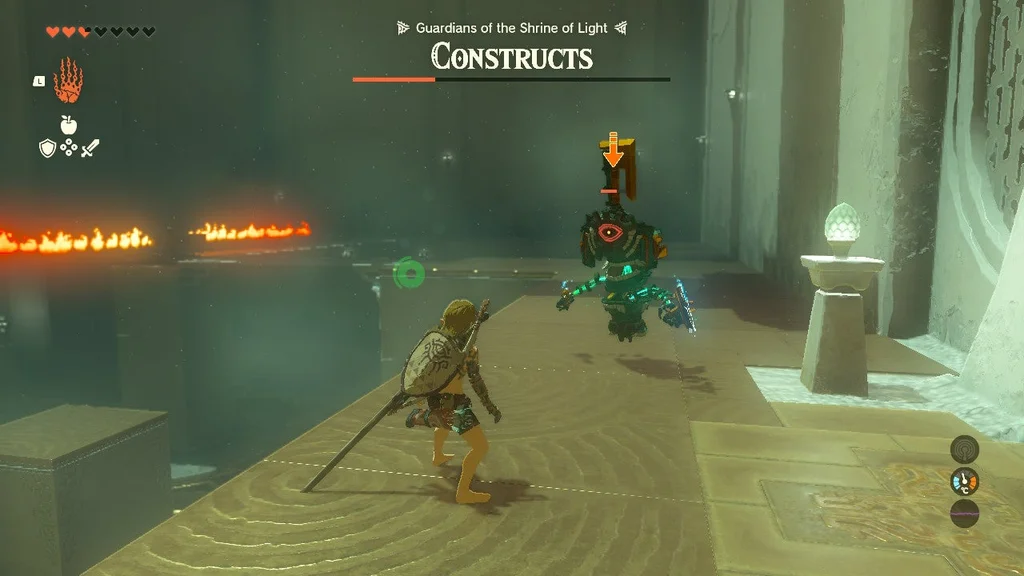Check the temperature gauge icon
1024x576 pixels.
(964, 482)
